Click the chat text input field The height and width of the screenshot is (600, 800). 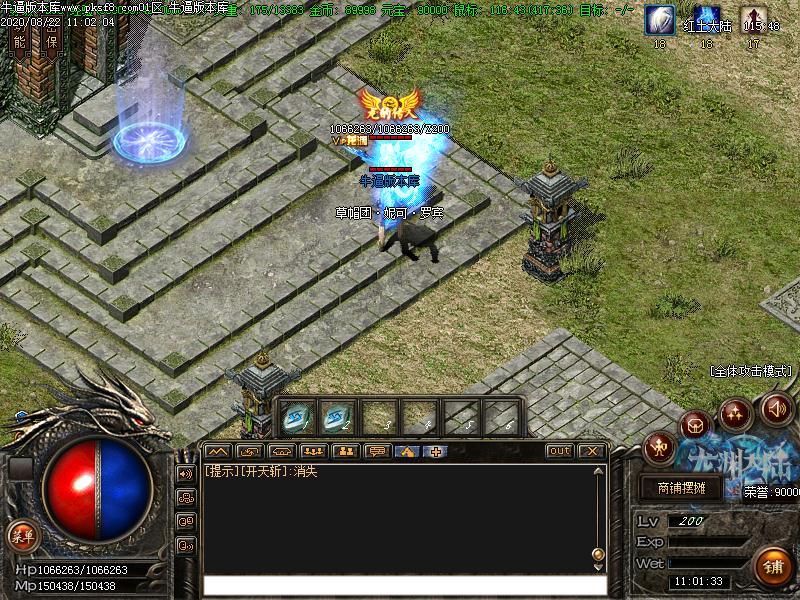coord(404,585)
